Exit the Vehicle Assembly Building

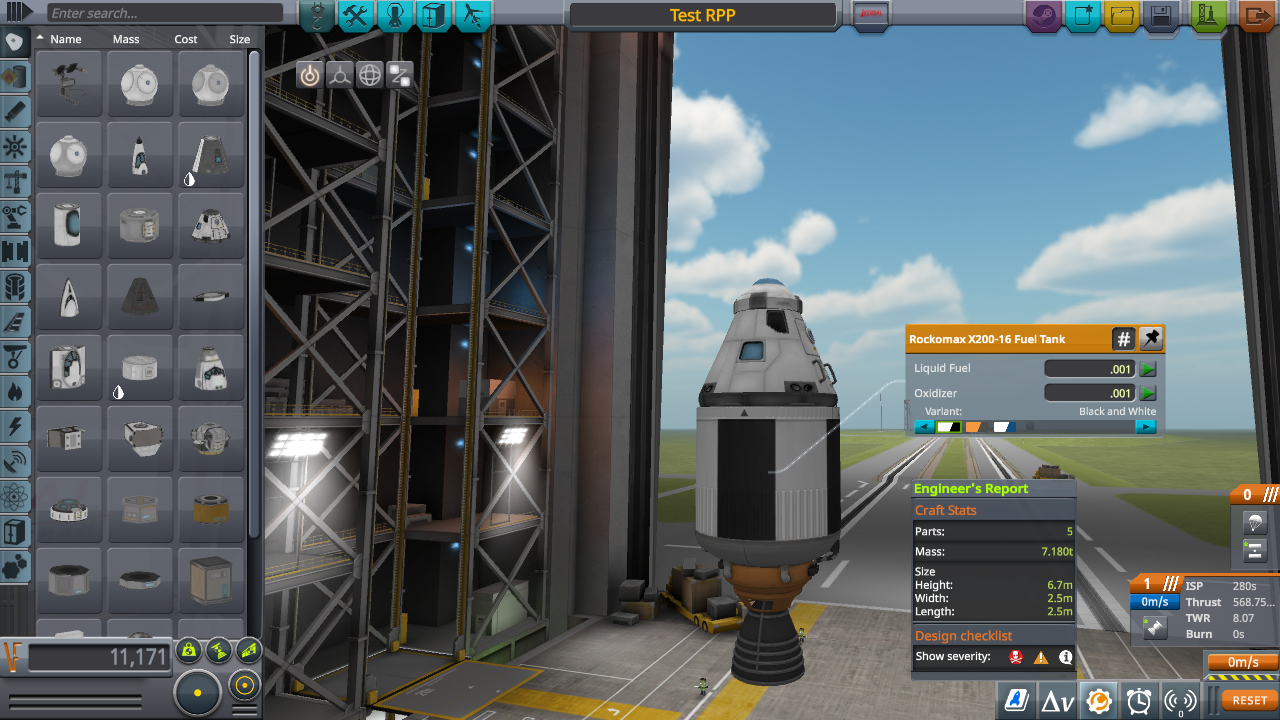1254,16
